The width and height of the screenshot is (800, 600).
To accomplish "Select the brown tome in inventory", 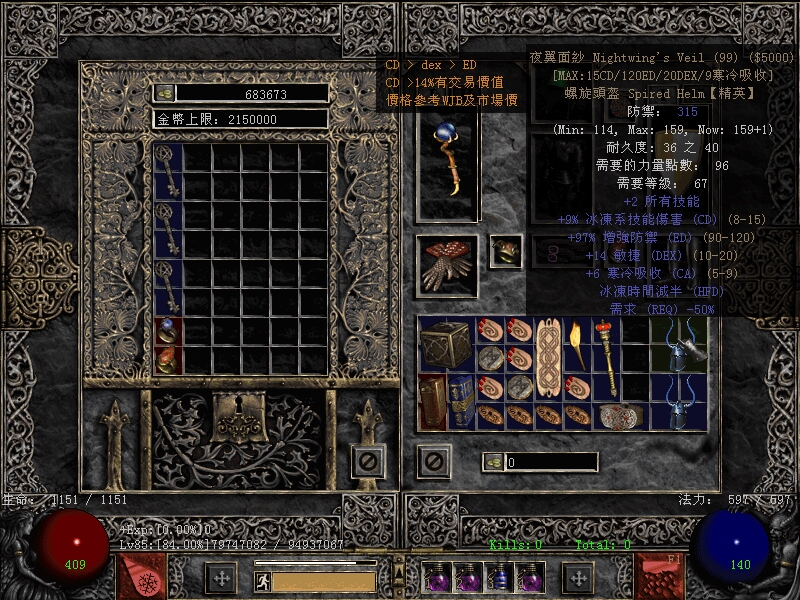I will [x=432, y=402].
